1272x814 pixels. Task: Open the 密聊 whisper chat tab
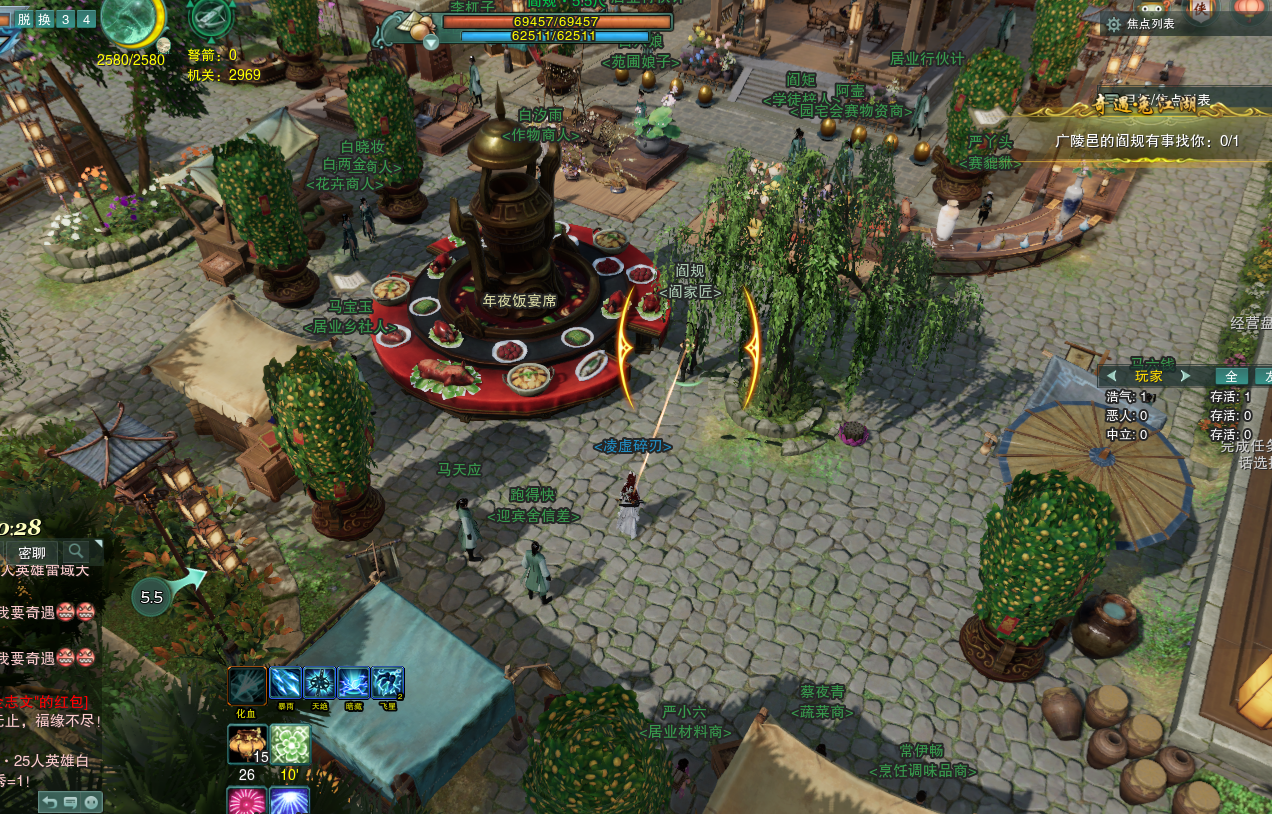(32, 552)
